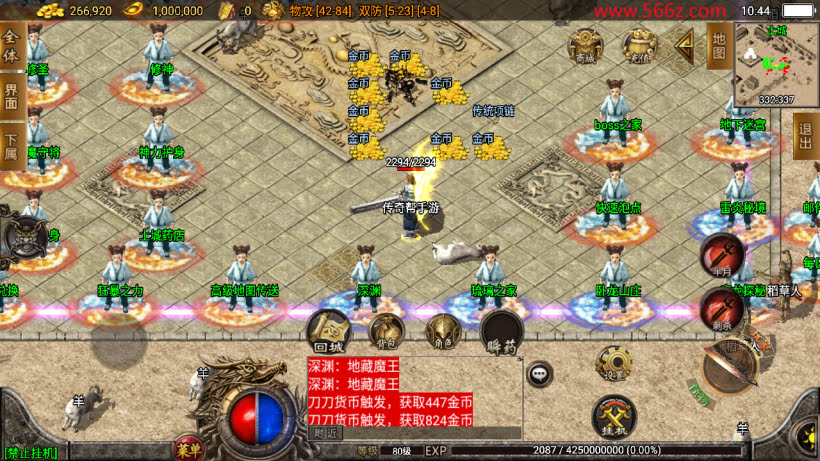This screenshot has width=820, height=461.
Task: Toggle the 挂机 auto-battle button
Action: (613, 416)
